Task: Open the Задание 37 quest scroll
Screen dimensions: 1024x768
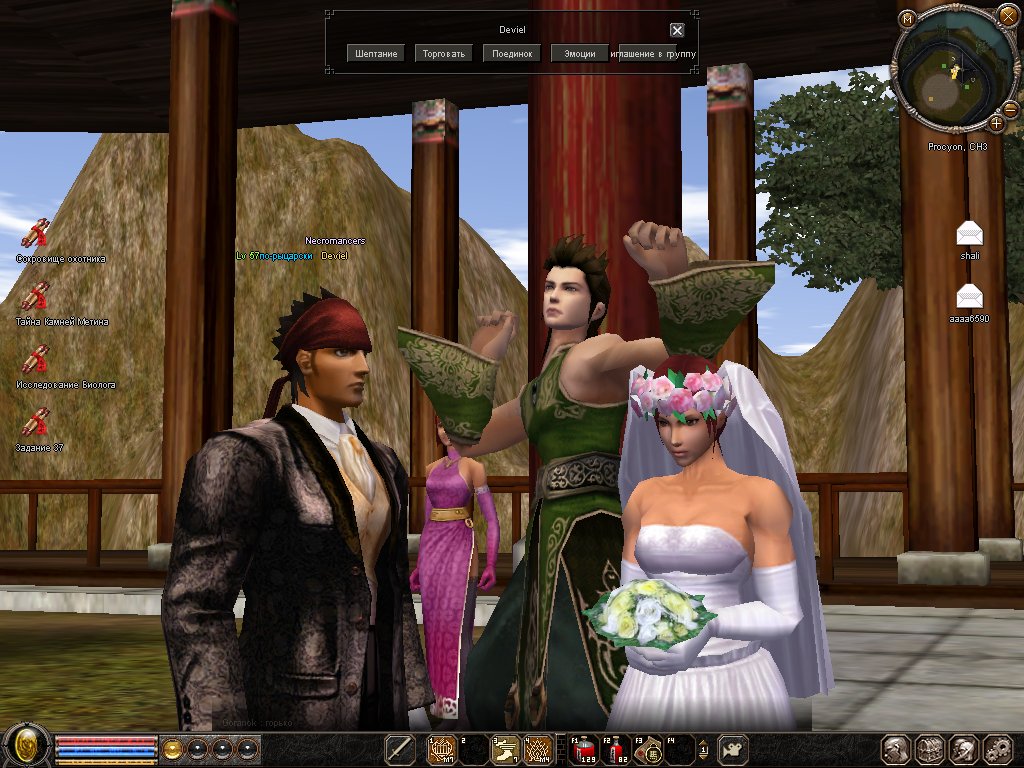Action: [36, 422]
